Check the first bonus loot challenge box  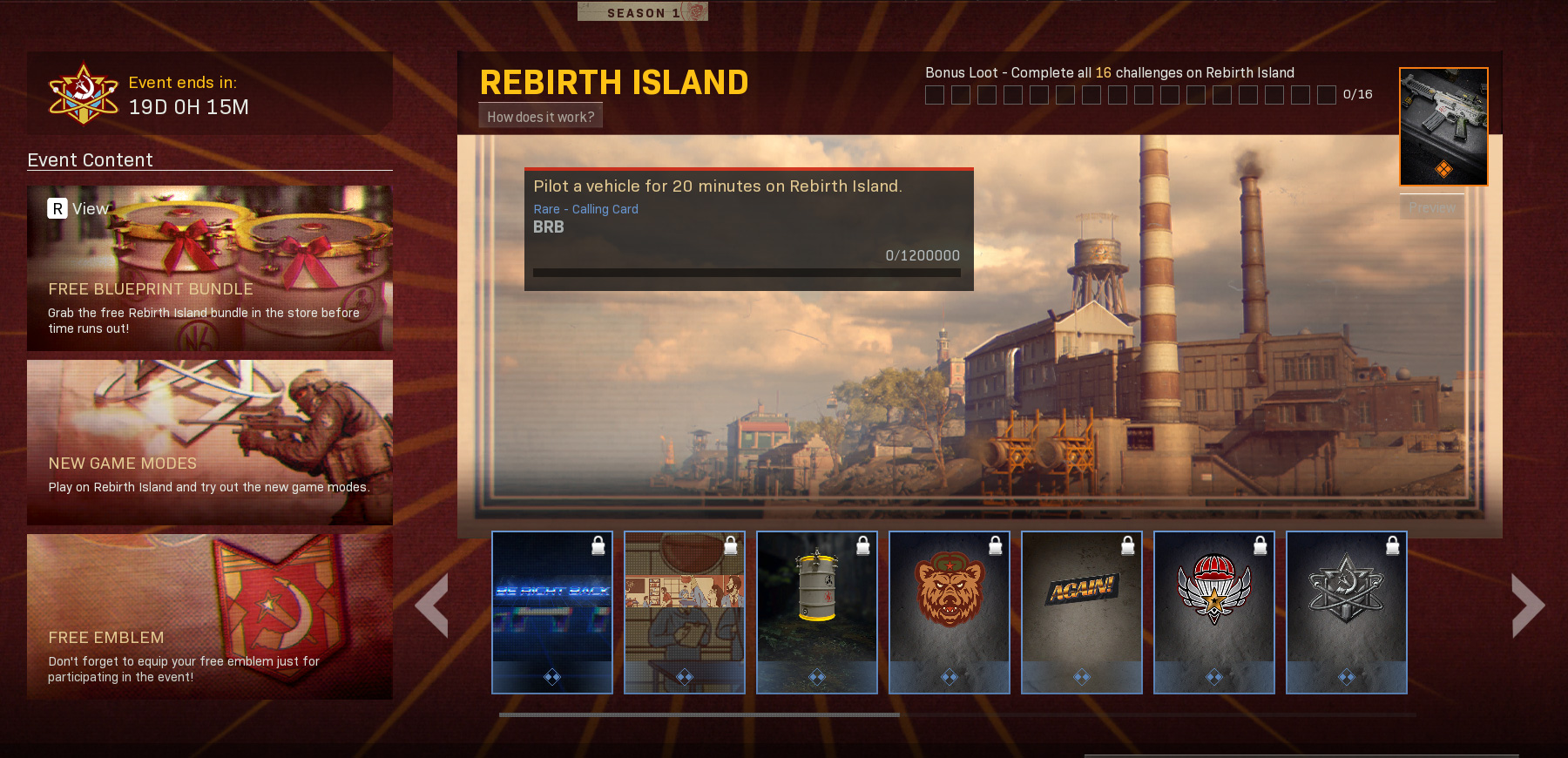pos(935,96)
